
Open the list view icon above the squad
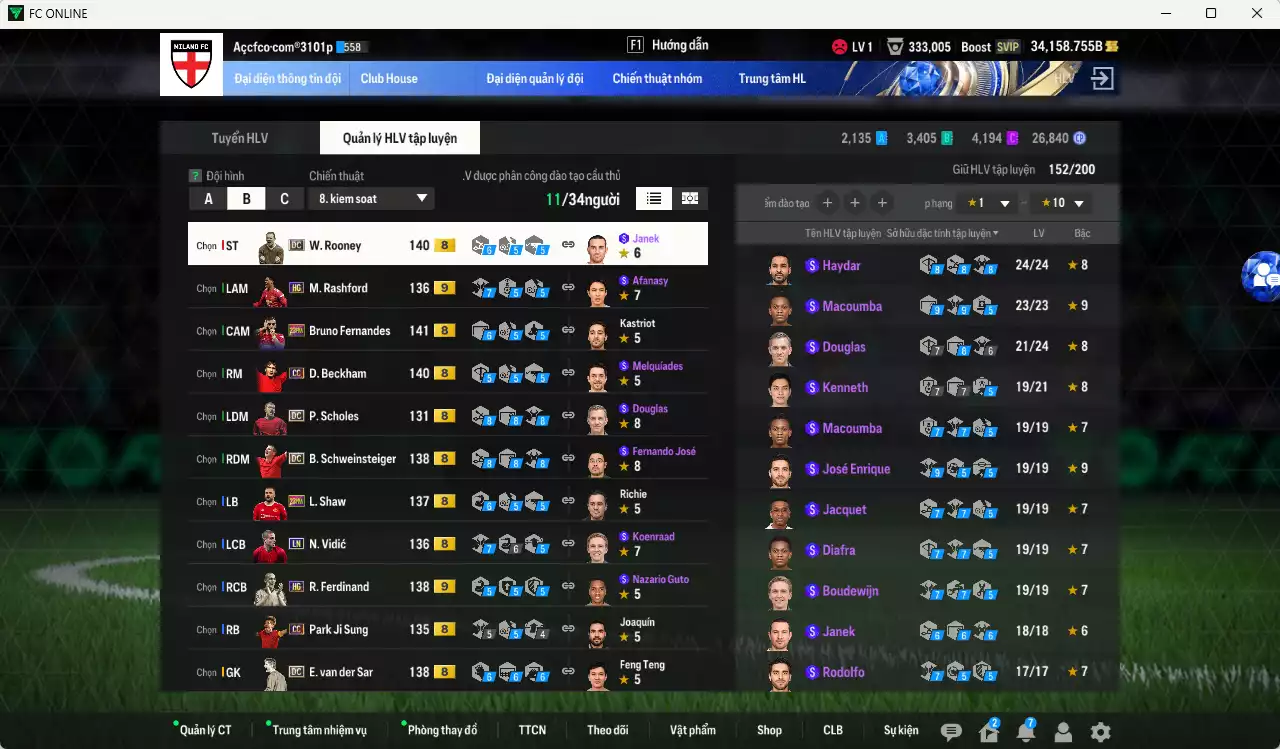click(x=654, y=199)
